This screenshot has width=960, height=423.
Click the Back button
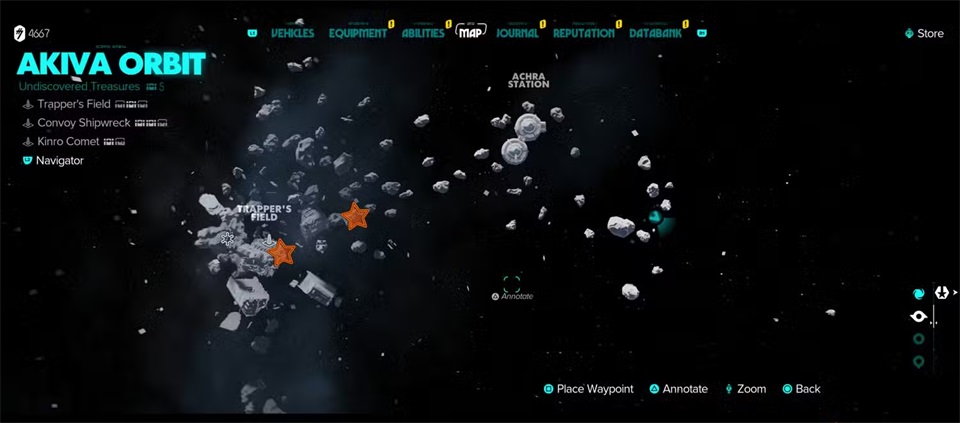point(801,389)
